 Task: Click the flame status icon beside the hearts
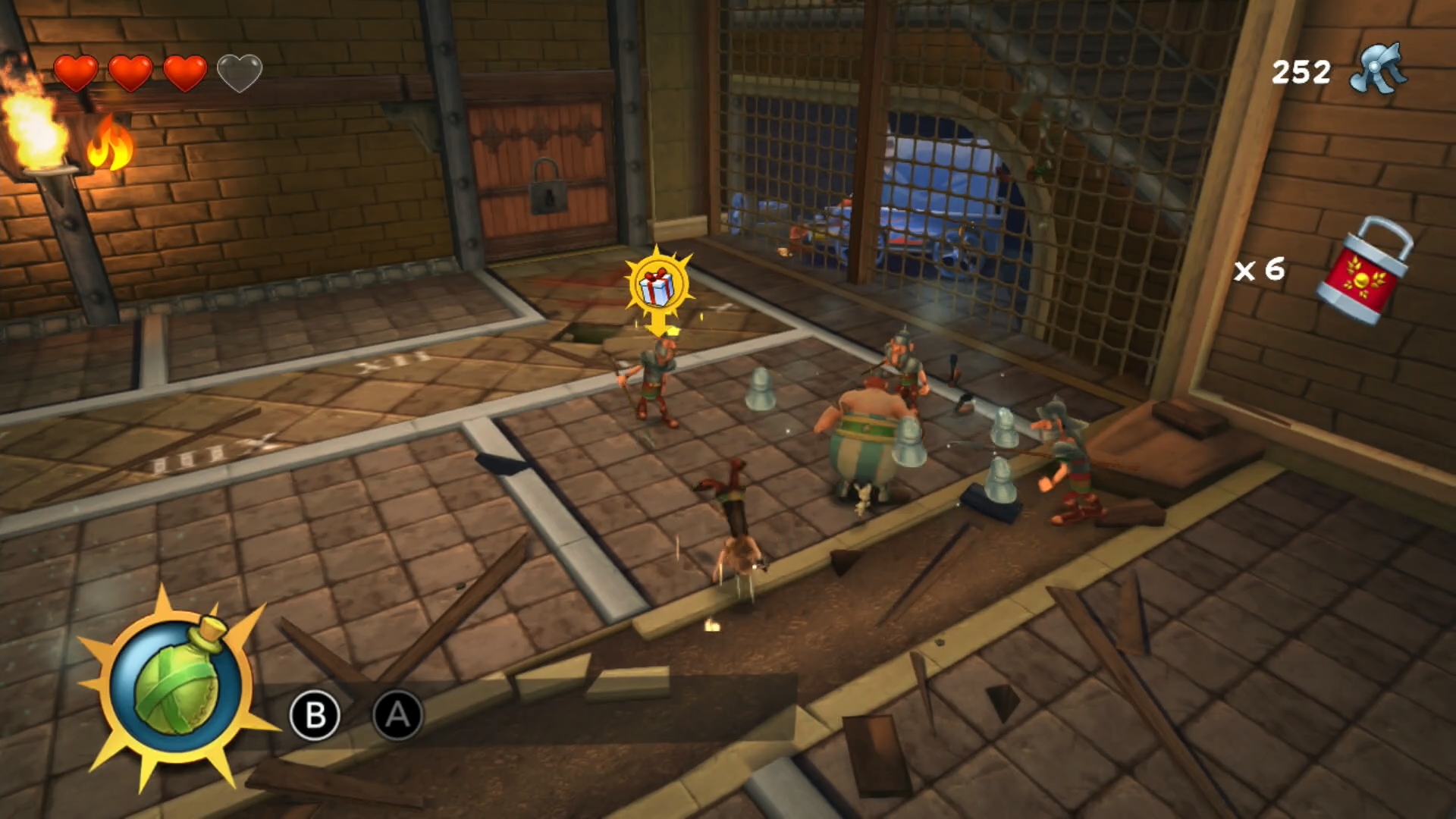111,144
